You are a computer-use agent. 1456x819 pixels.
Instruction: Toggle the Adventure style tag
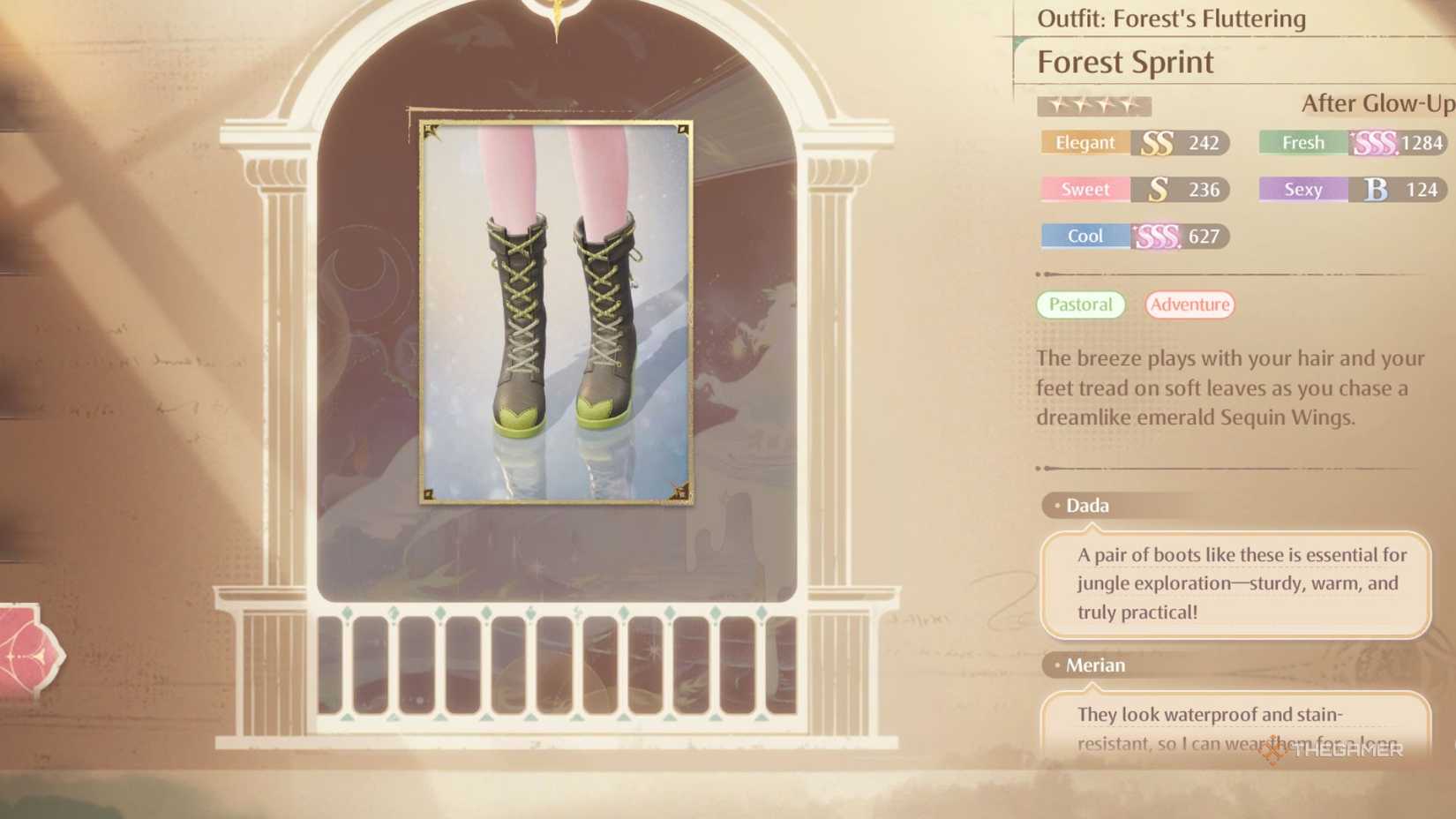pos(1190,304)
